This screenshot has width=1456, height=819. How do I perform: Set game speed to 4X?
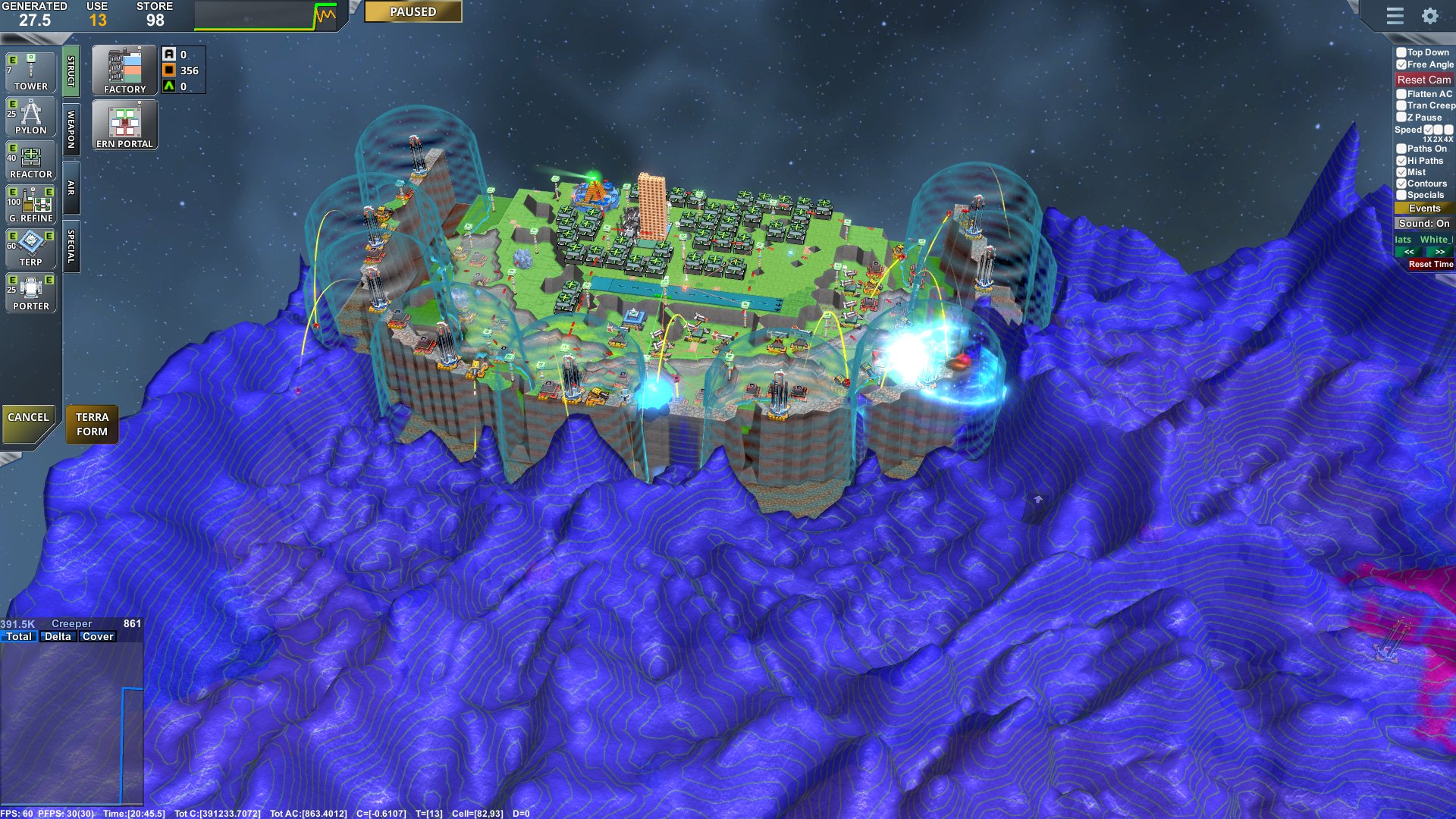pos(1449,130)
